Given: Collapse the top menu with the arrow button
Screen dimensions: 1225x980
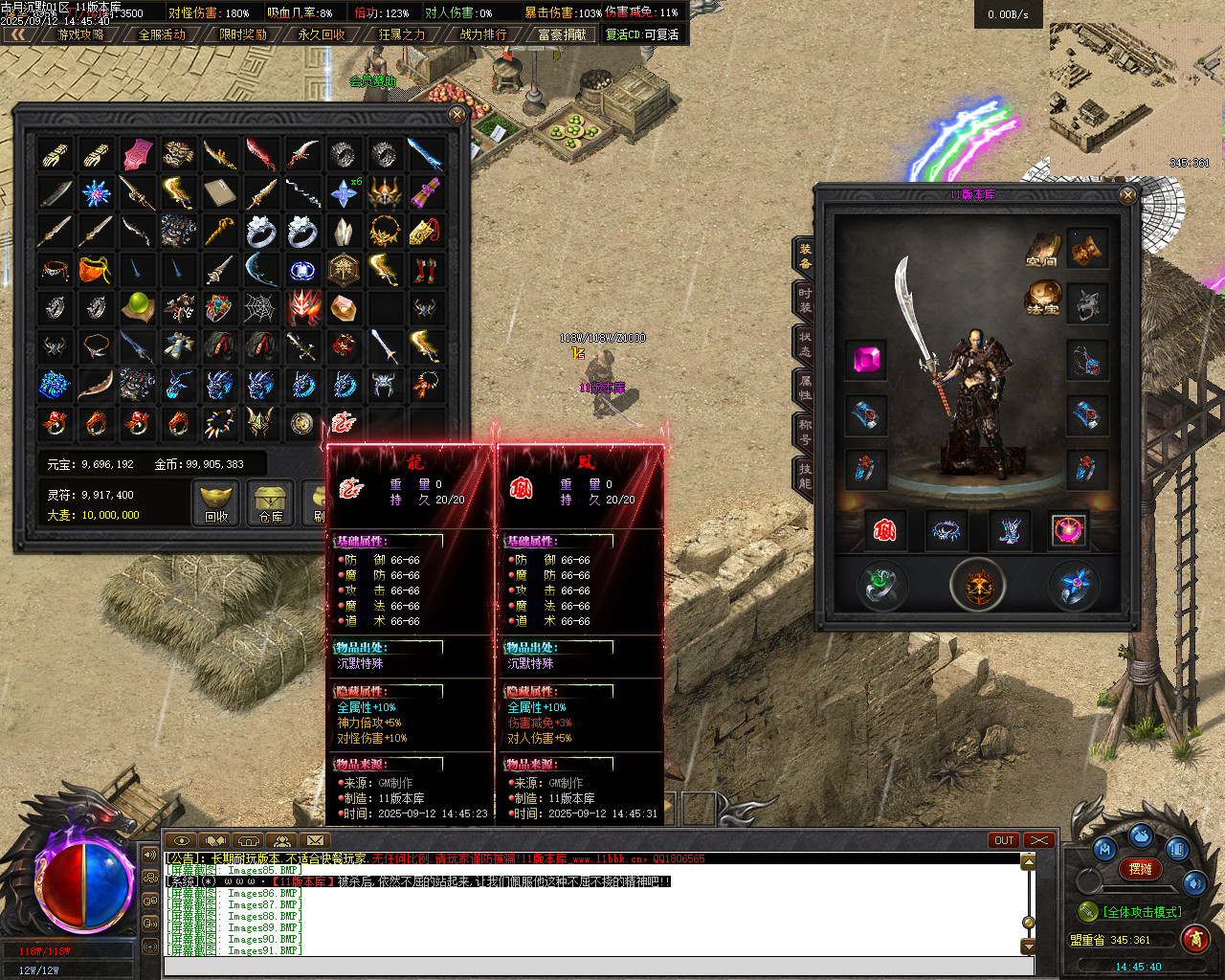Looking at the screenshot, I should click(x=18, y=34).
